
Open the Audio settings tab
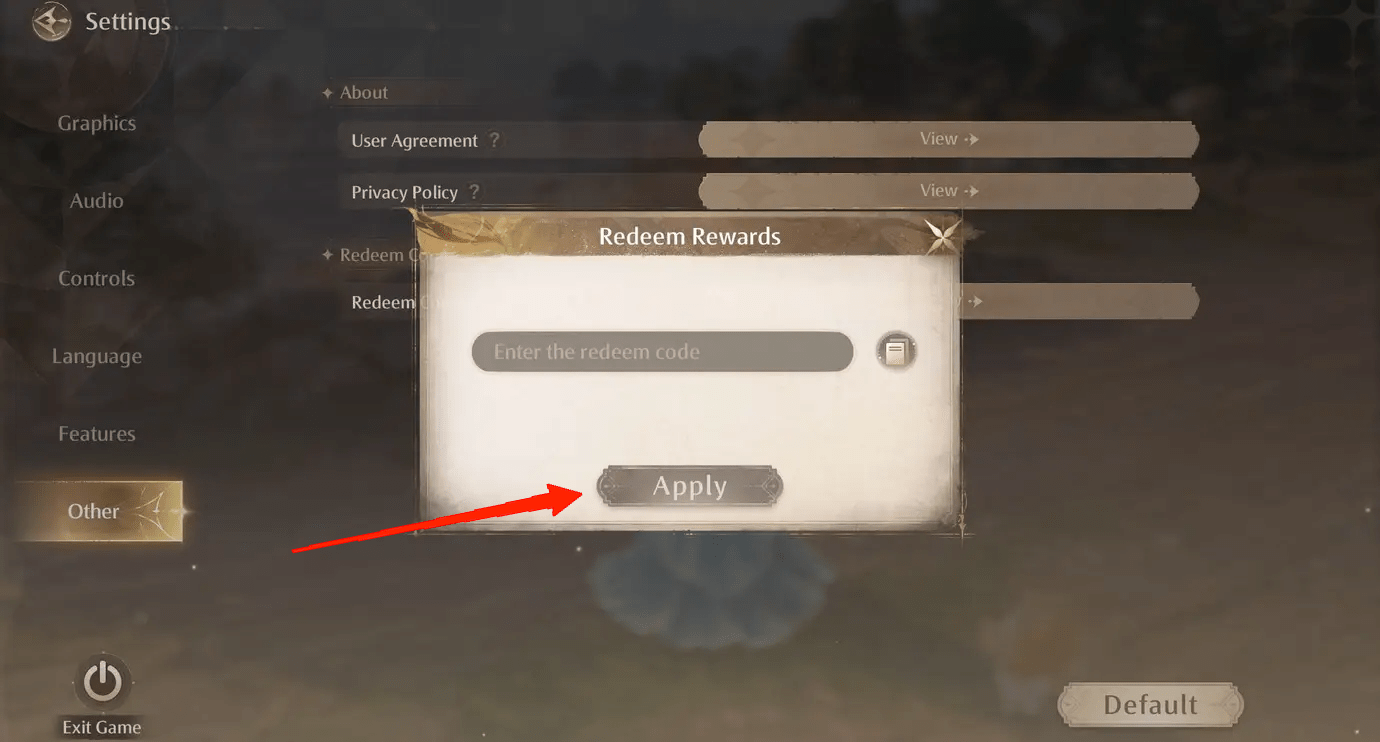[x=96, y=200]
